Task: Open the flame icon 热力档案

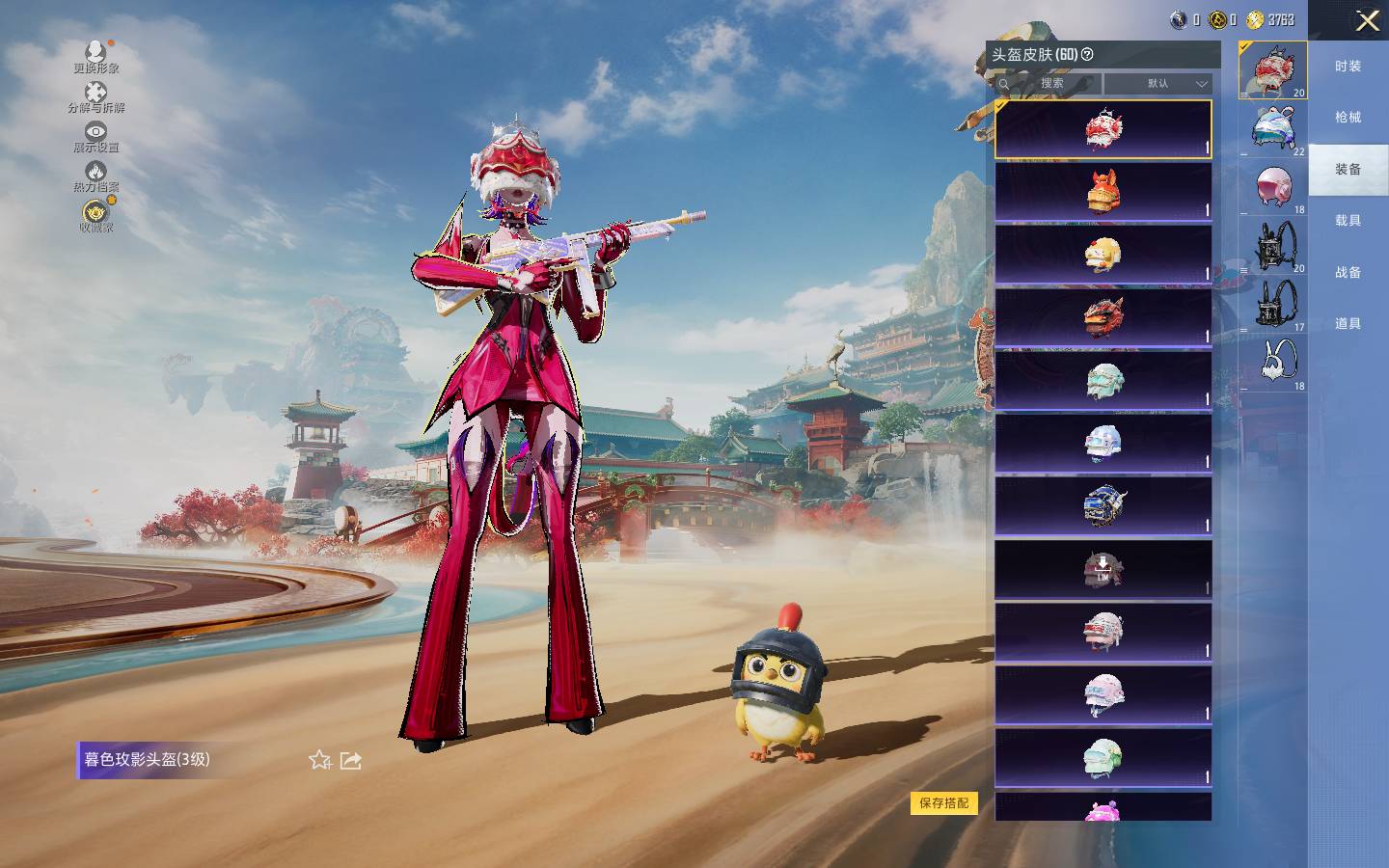Action: [x=95, y=176]
